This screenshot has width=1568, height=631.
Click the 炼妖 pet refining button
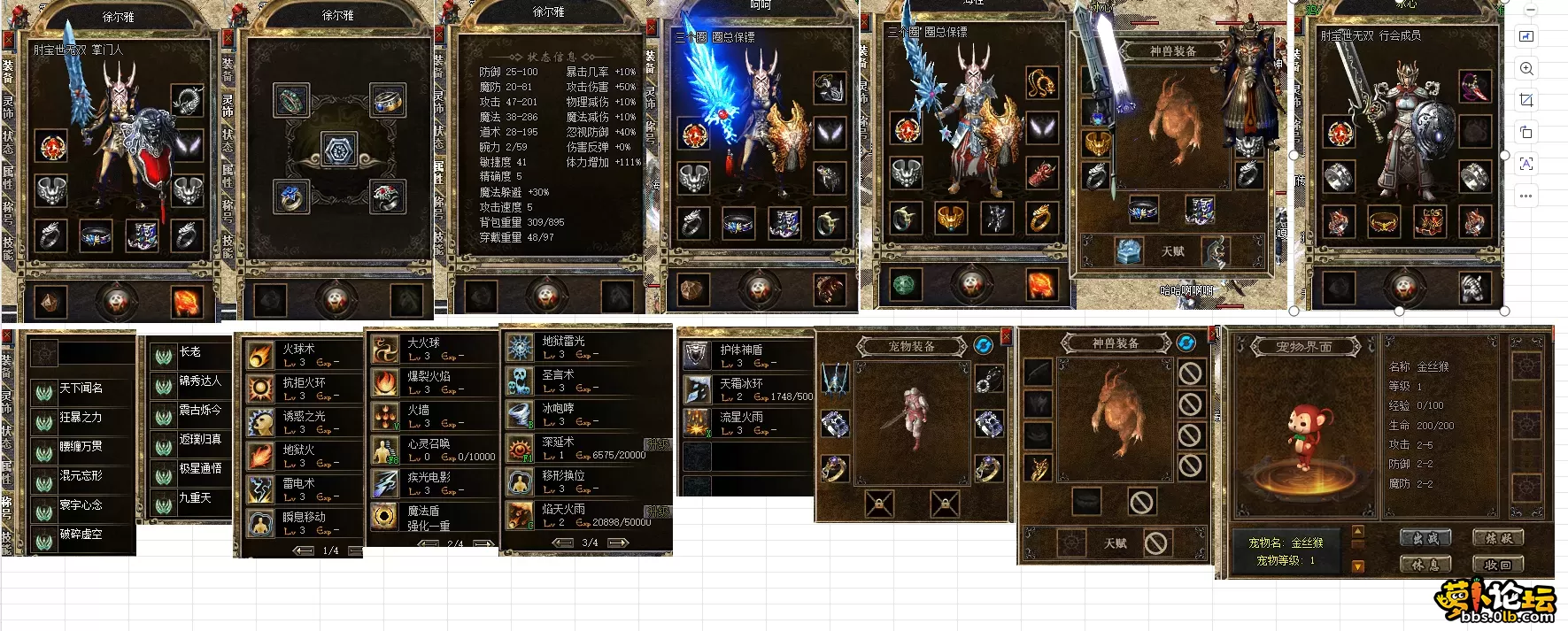pyautogui.click(x=1498, y=537)
